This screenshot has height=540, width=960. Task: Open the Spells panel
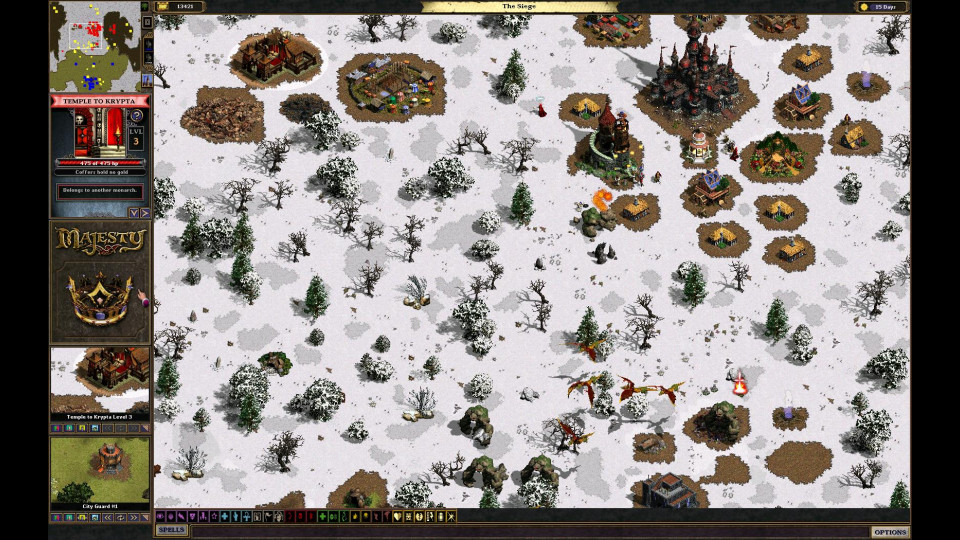tap(171, 531)
